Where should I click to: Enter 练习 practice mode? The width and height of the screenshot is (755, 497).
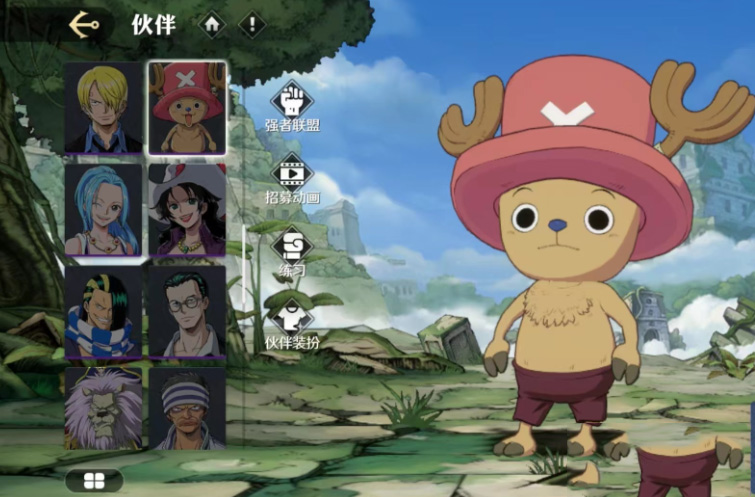pyautogui.click(x=292, y=251)
